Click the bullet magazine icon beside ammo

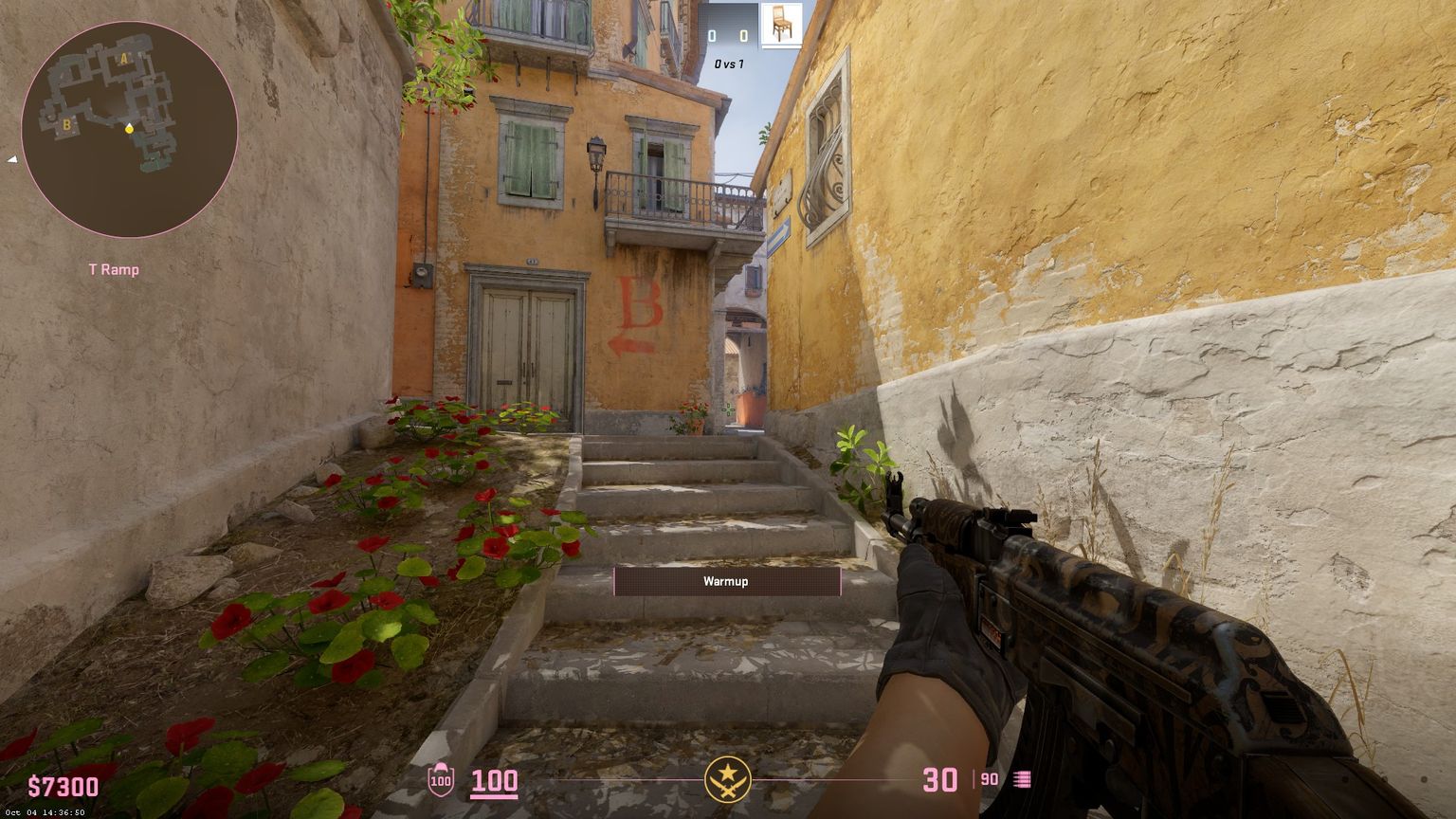point(1024,778)
